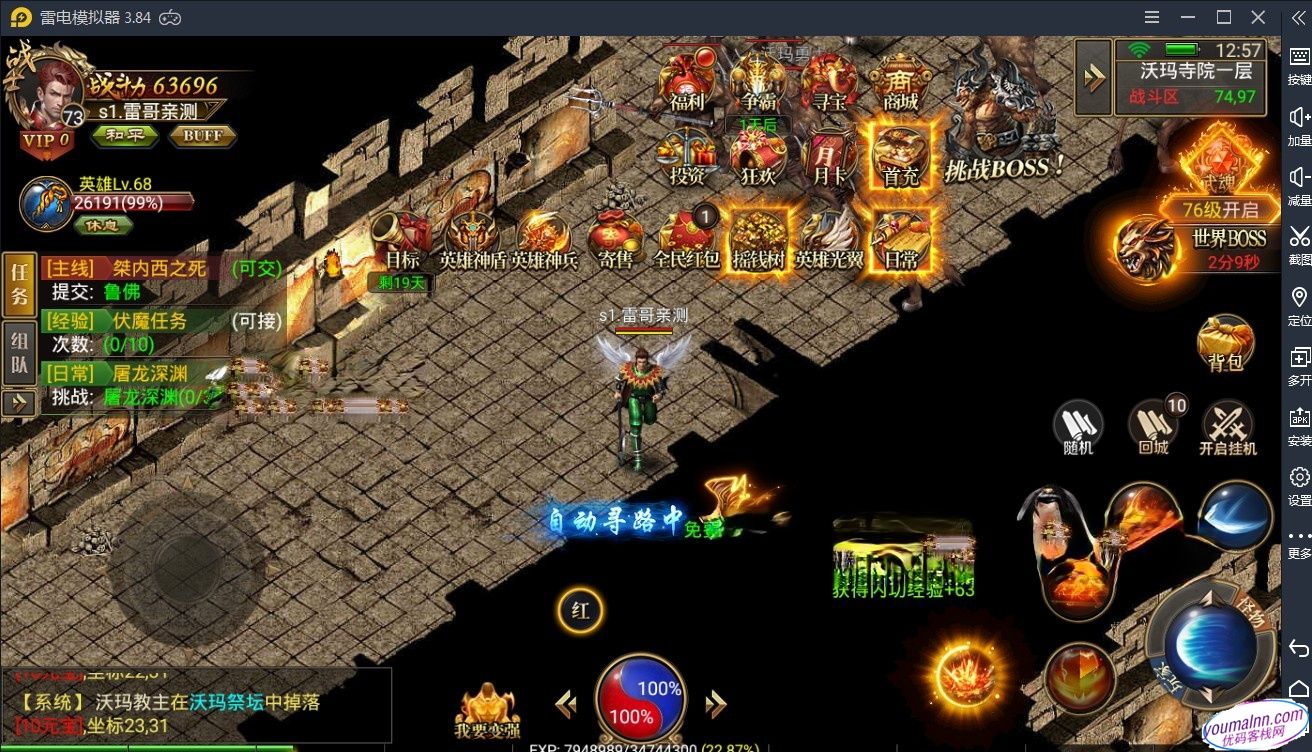Open the 背包 backpack
Viewport: 1312px width, 752px height.
pyautogui.click(x=1225, y=345)
